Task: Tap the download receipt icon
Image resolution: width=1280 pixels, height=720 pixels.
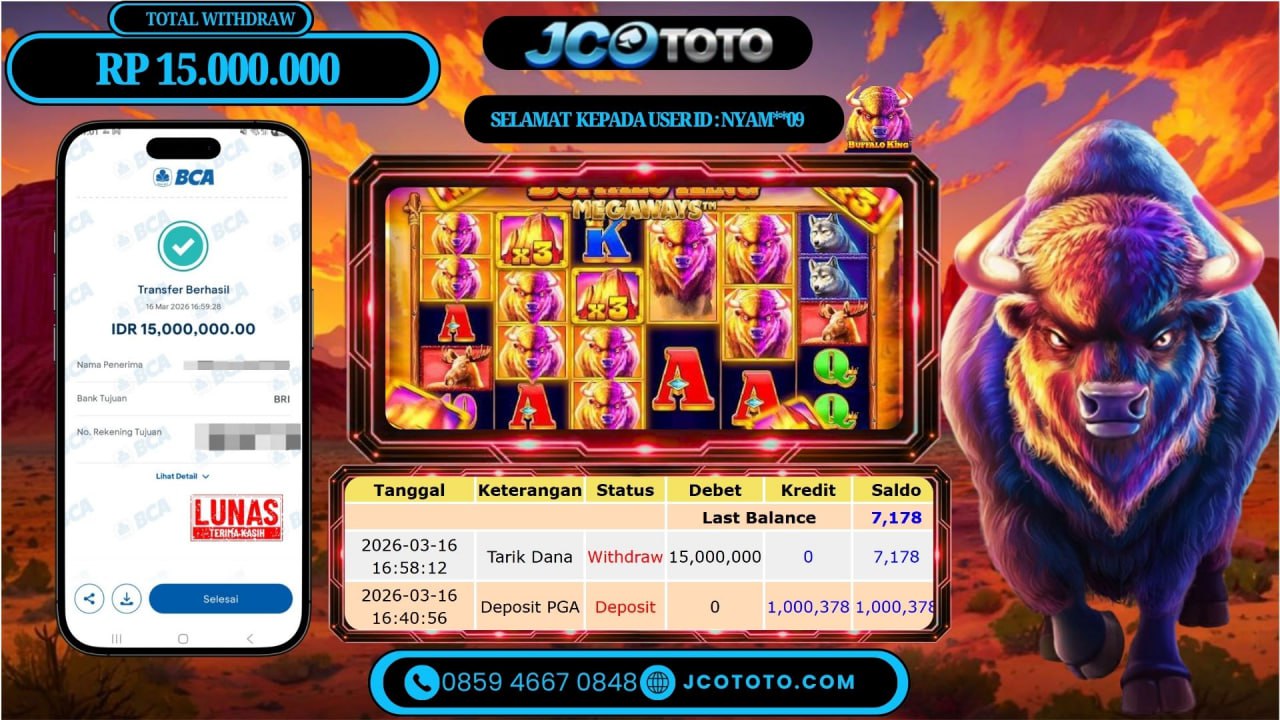Action: (127, 599)
